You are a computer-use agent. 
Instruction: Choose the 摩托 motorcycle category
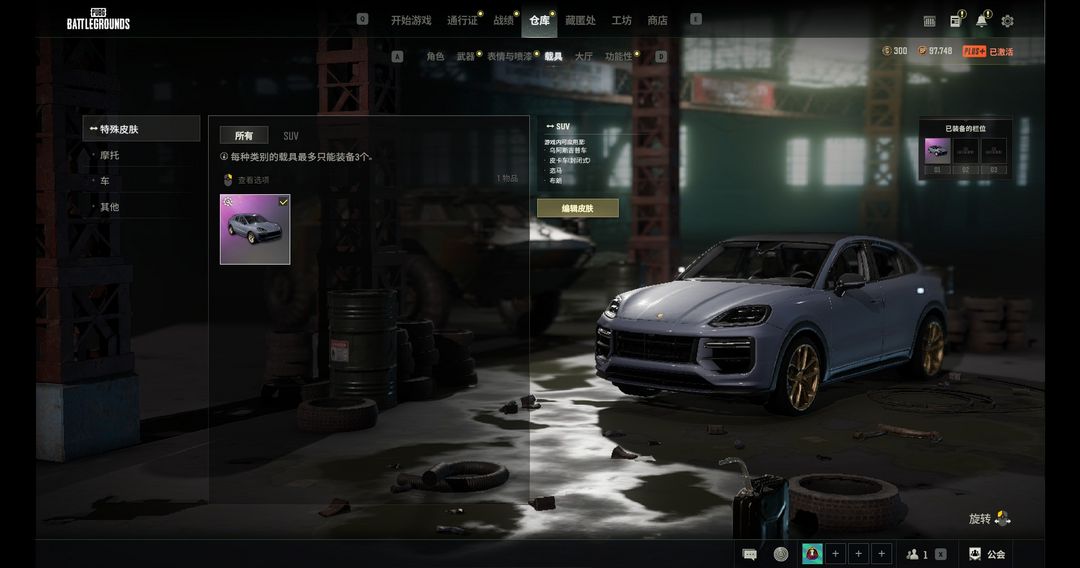[109, 156]
